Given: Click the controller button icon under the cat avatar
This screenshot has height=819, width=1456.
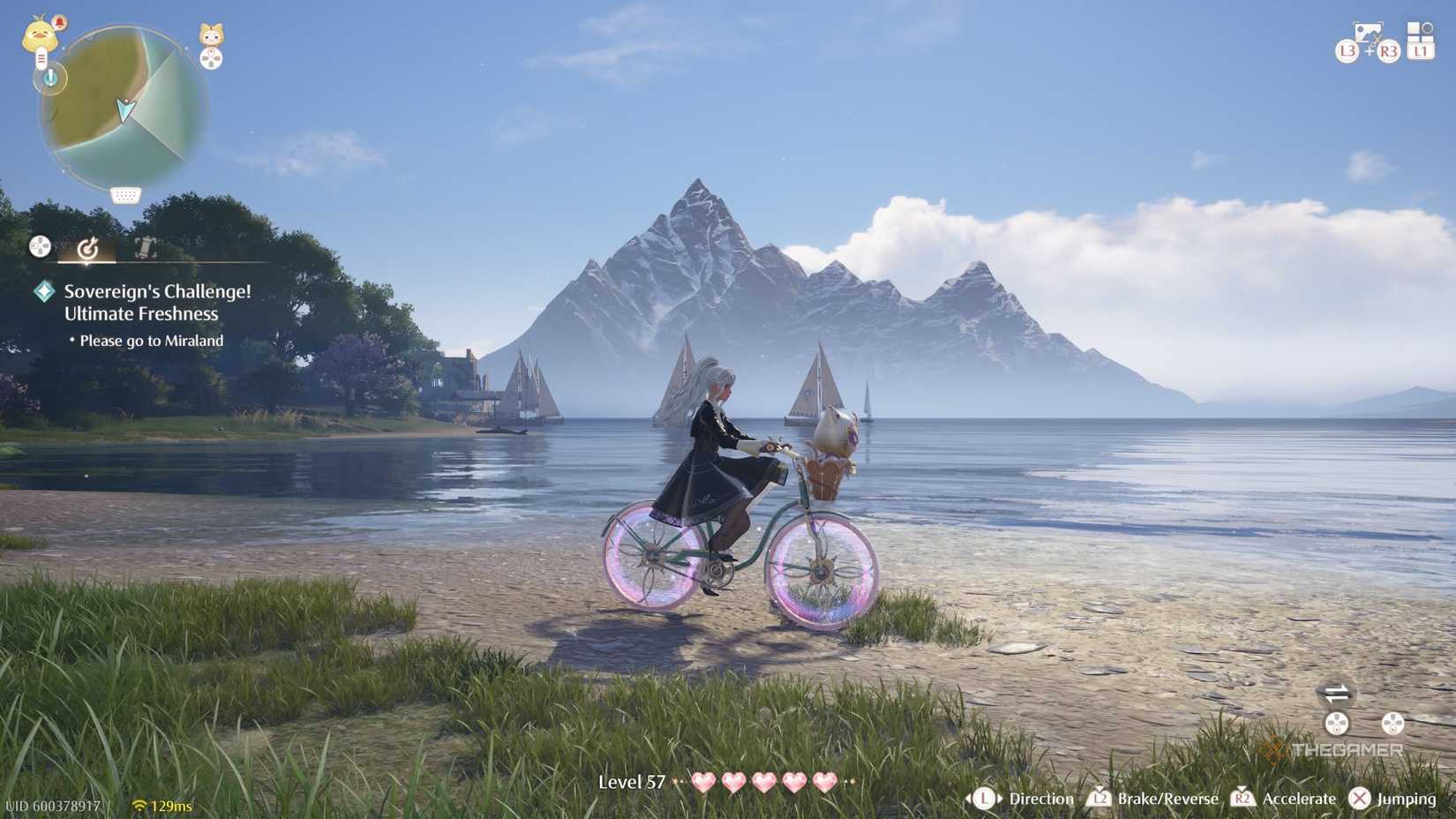Looking at the screenshot, I should 210,58.
